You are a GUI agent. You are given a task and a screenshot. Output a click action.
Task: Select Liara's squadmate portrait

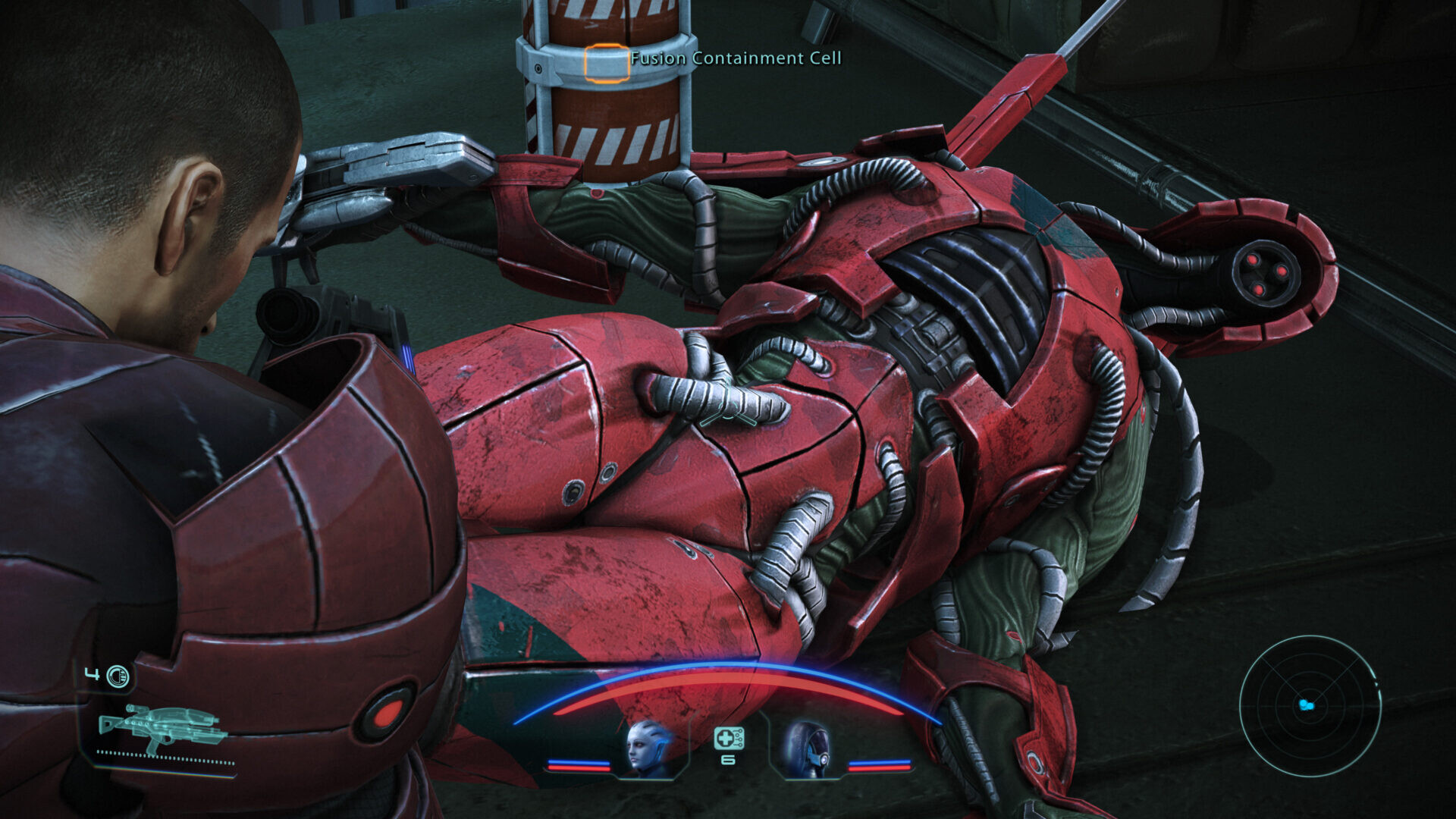[x=649, y=748]
